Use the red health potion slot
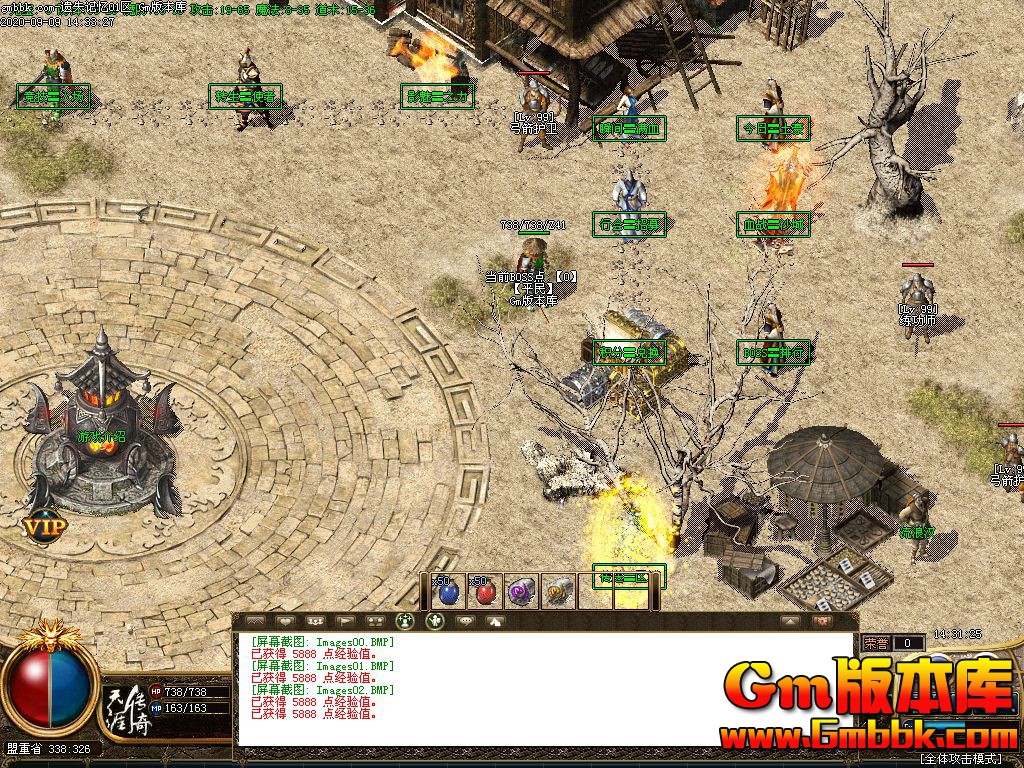 pos(485,592)
